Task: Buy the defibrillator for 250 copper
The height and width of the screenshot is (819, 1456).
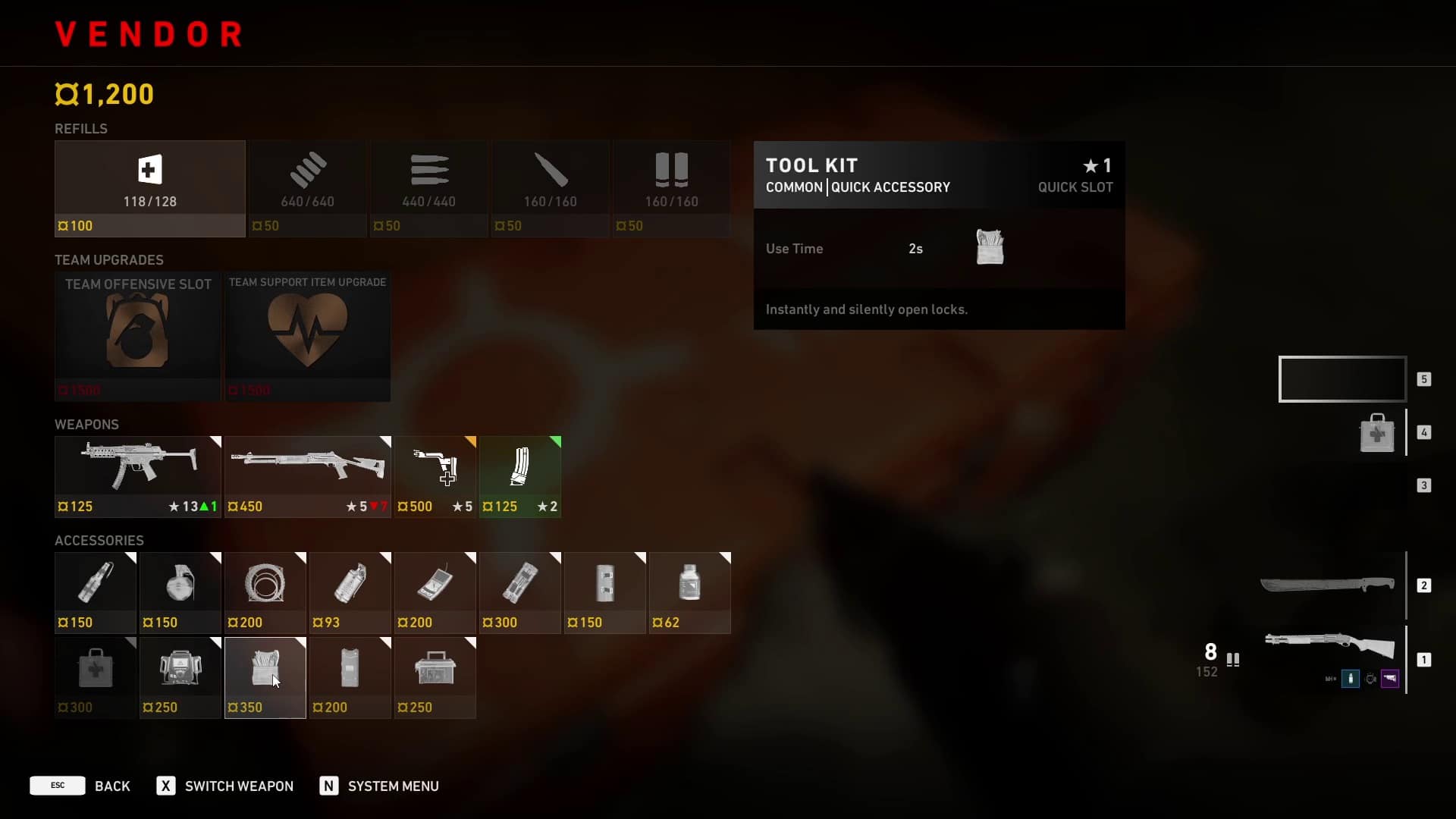Action: coord(180,677)
